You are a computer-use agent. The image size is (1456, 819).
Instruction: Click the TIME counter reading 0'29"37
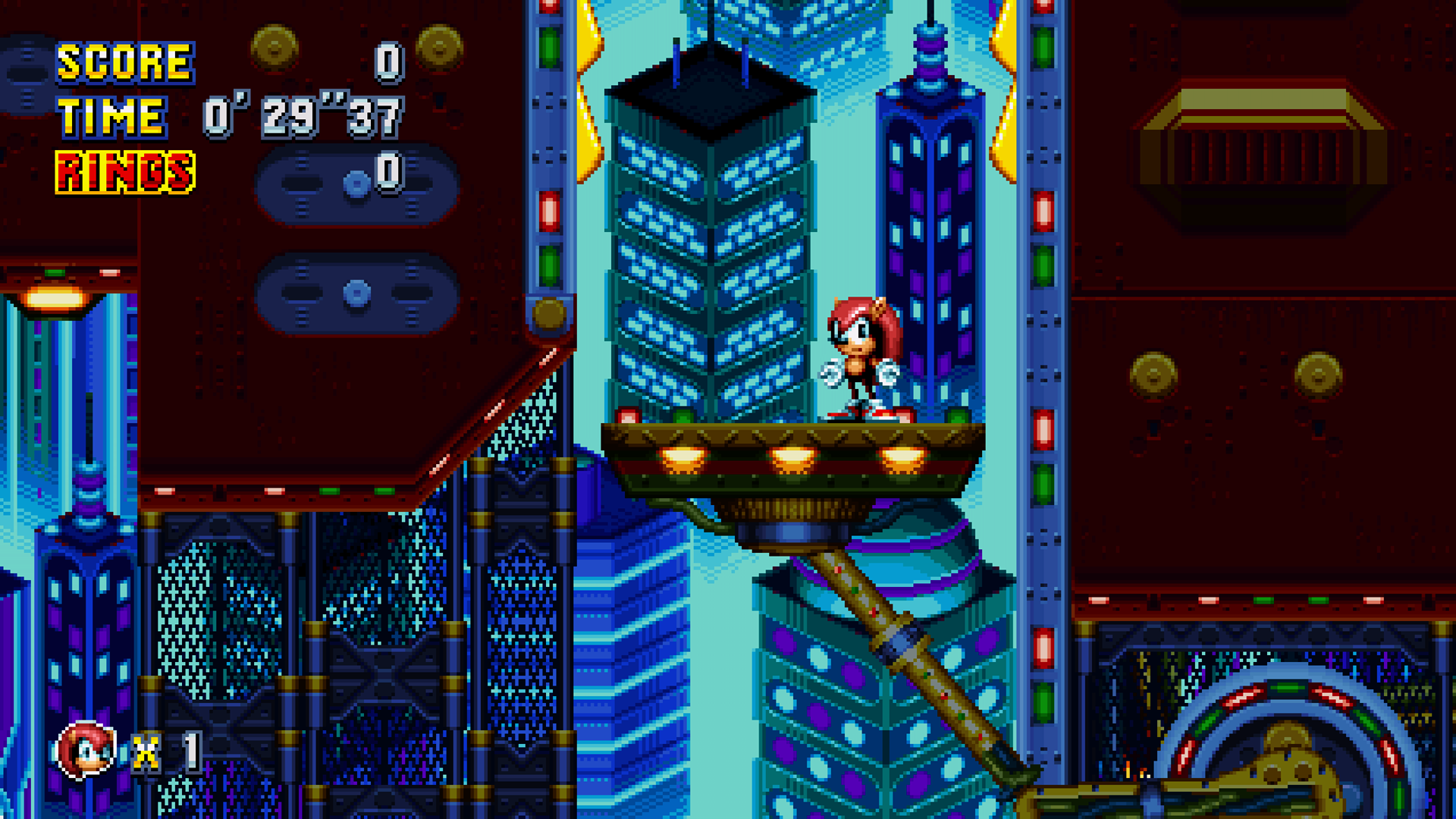click(x=303, y=115)
